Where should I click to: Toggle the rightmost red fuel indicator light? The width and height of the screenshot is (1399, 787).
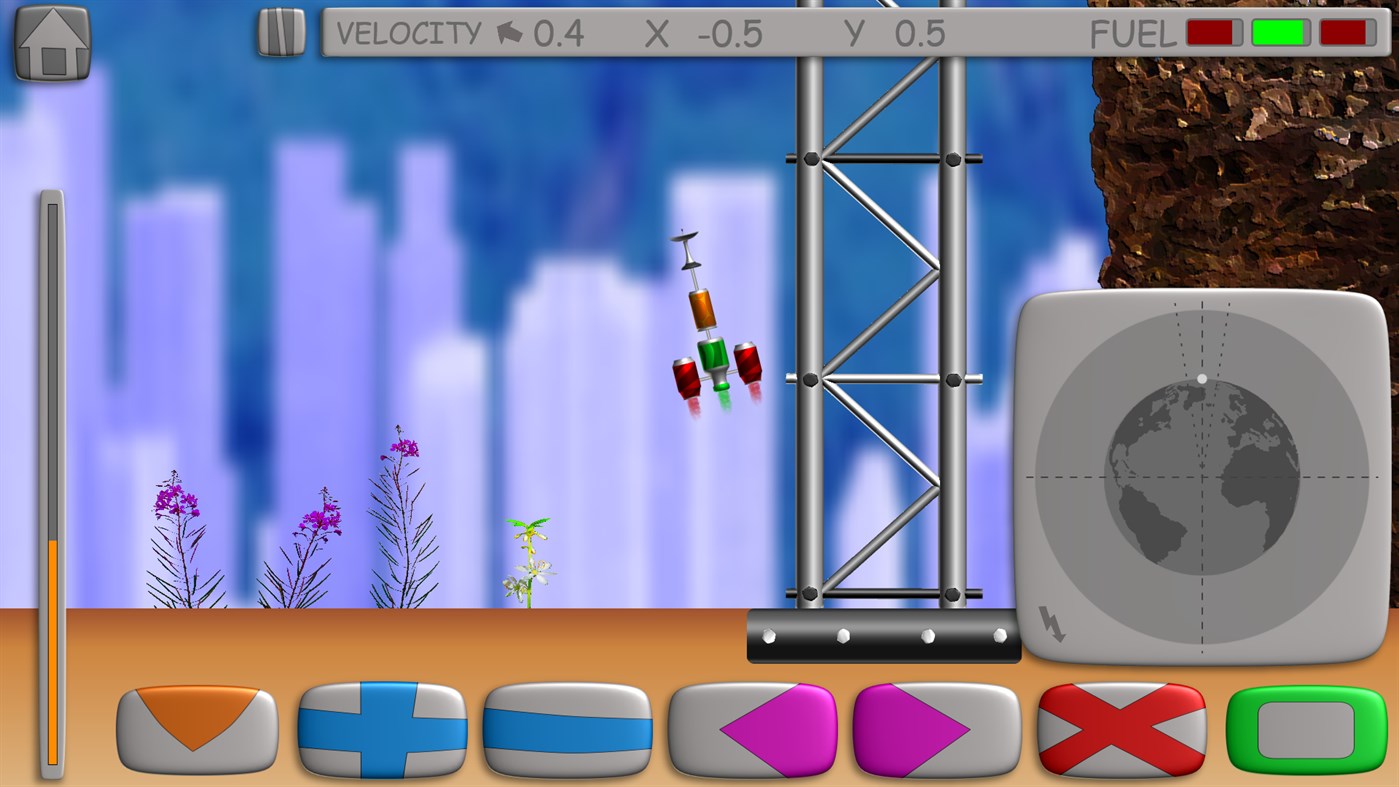1346,32
